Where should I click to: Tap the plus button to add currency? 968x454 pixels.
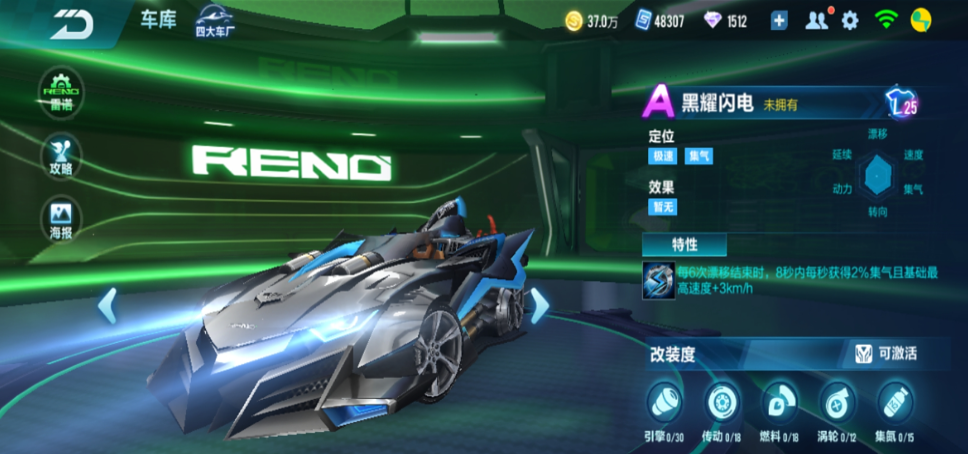[x=780, y=21]
